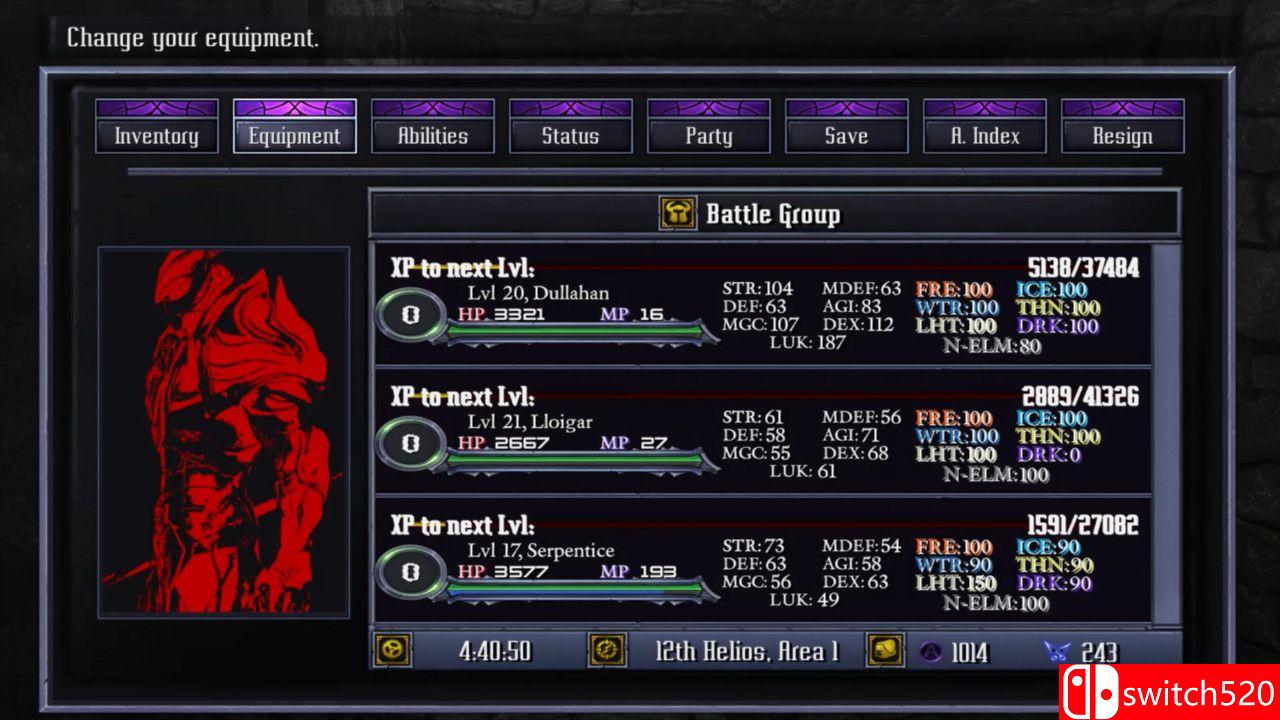Image resolution: width=1280 pixels, height=720 pixels.
Task: Select Lloigar's party row
Action: click(760, 433)
